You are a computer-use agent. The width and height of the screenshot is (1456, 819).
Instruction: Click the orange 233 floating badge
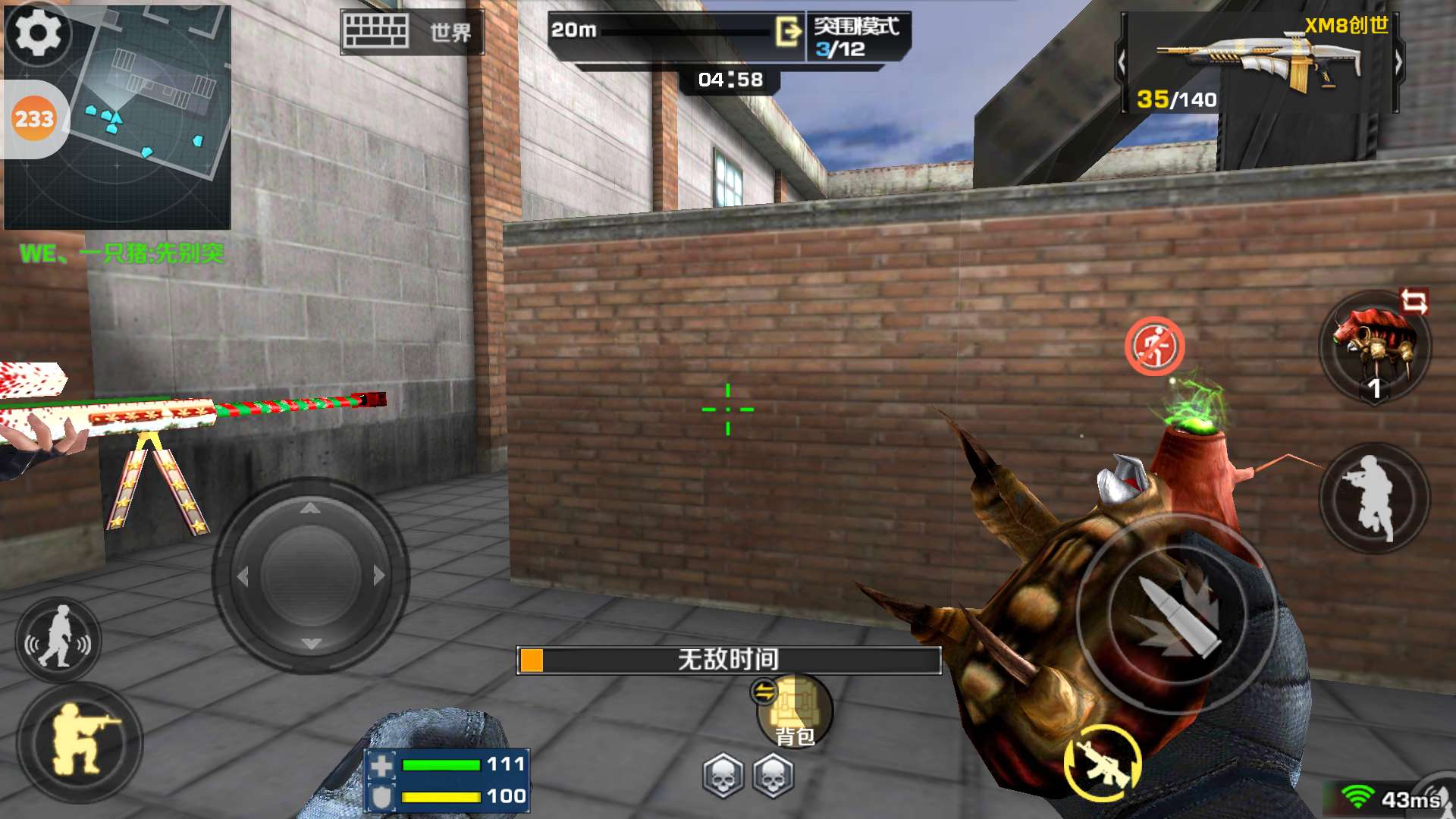[x=34, y=119]
